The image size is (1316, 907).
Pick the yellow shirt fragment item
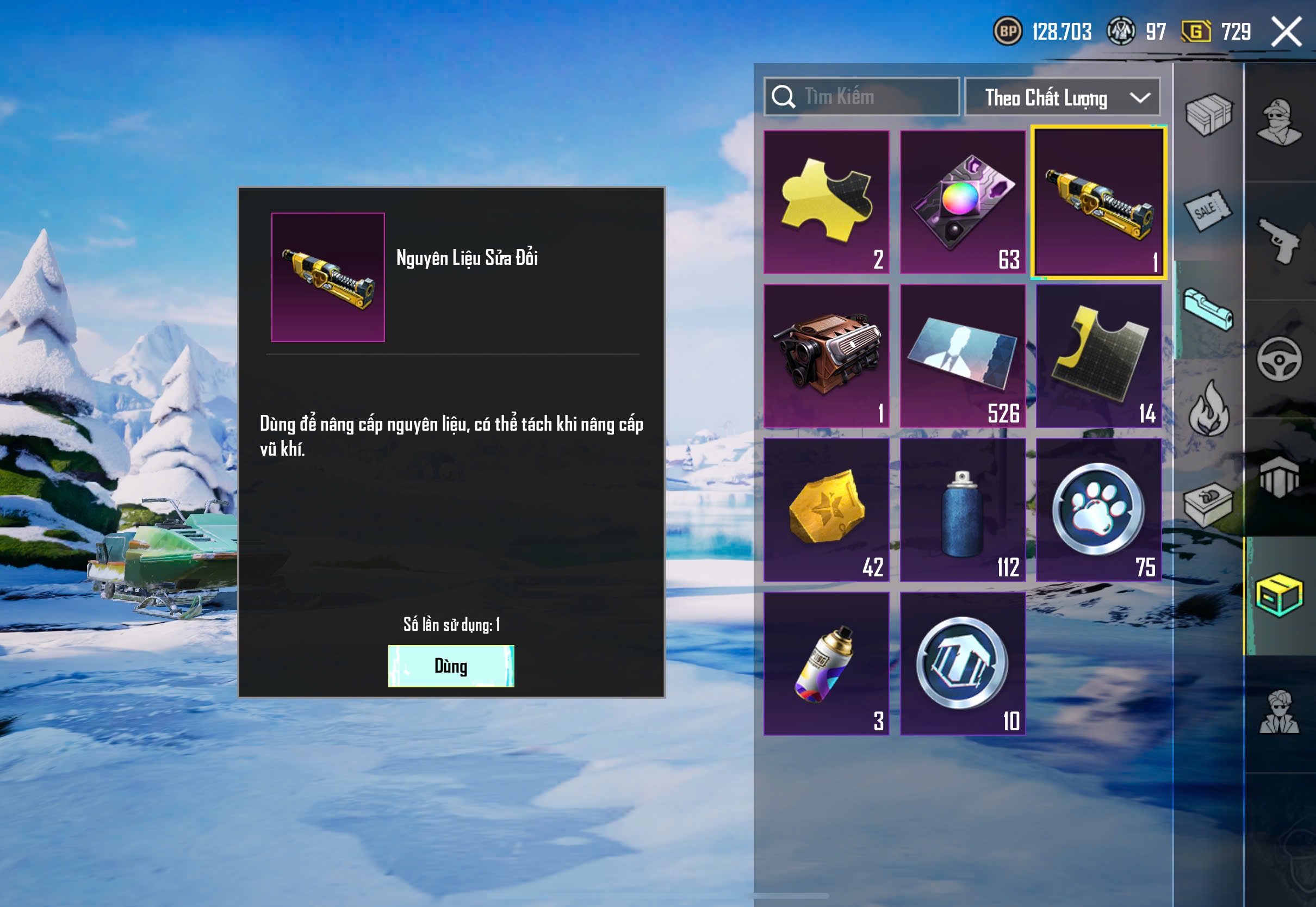(x=1098, y=356)
